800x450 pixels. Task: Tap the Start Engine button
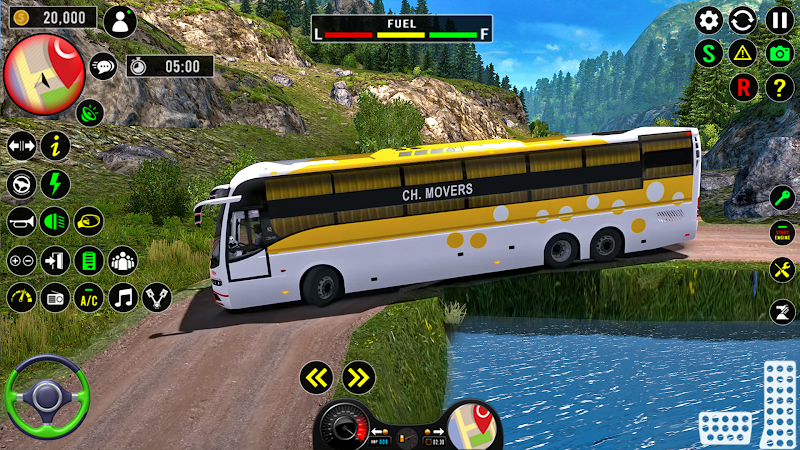click(782, 233)
